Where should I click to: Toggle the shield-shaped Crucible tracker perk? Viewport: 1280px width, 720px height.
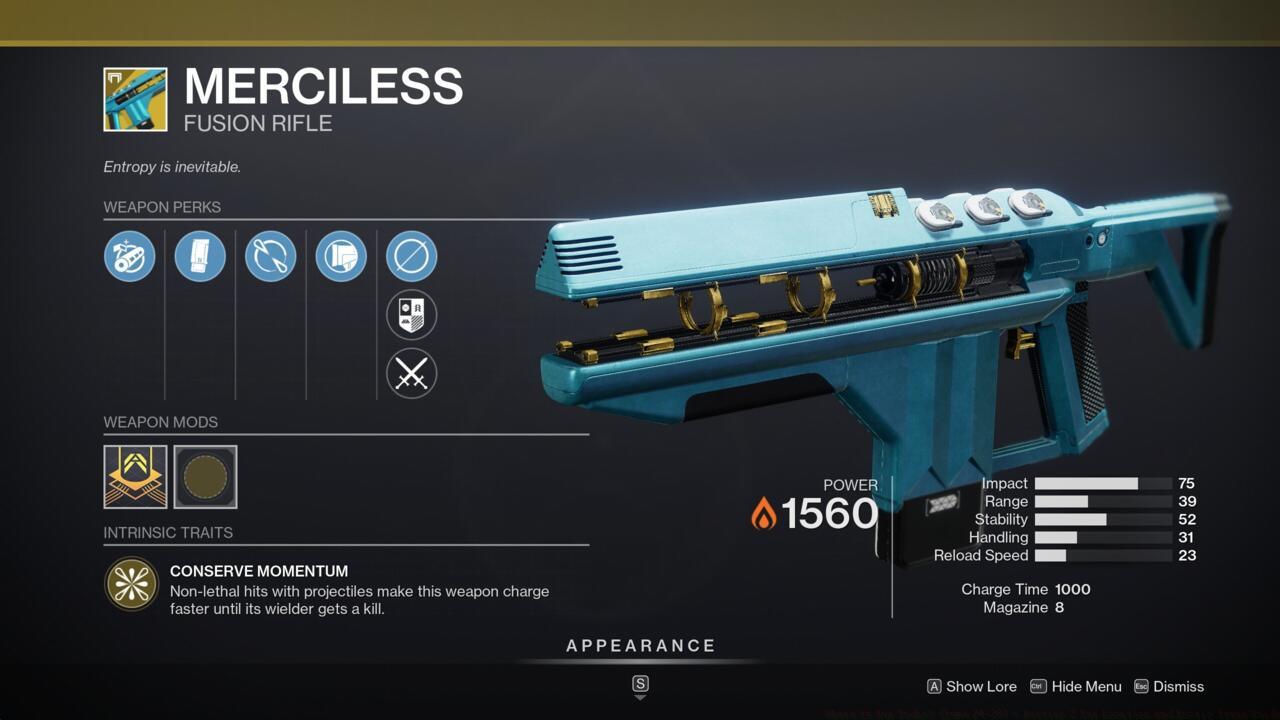click(x=411, y=315)
